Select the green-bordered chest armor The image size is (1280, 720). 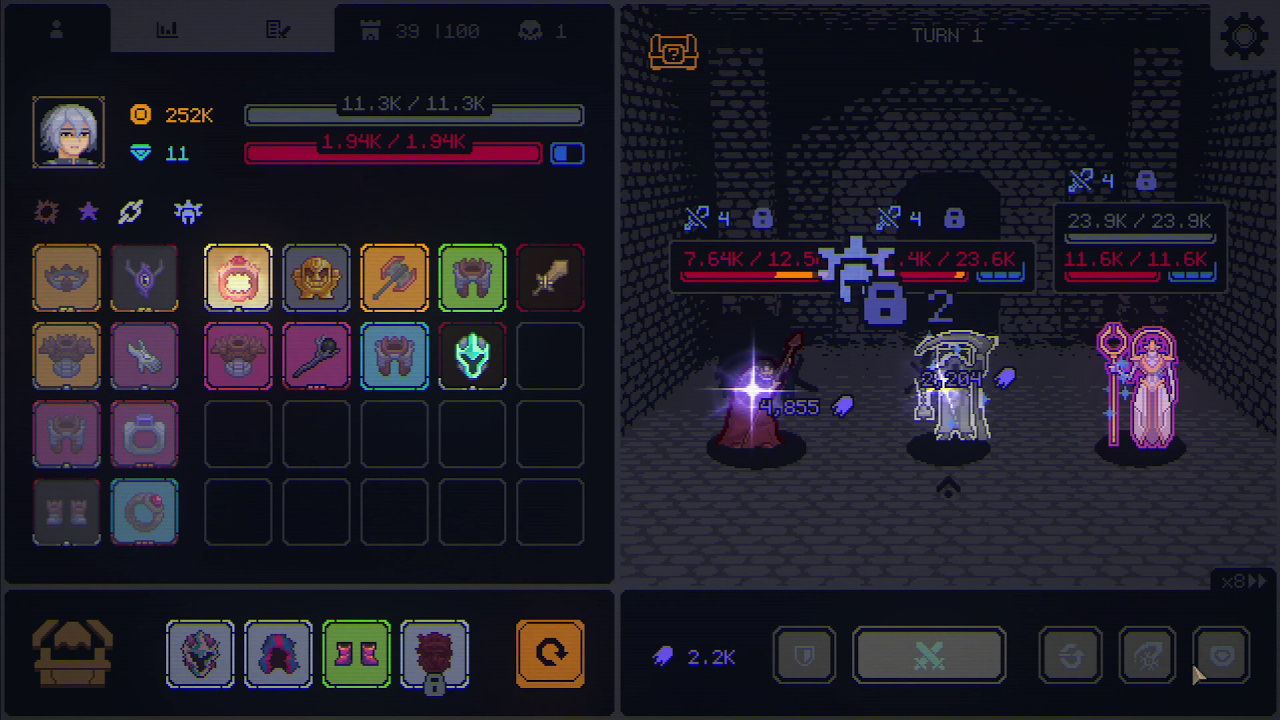pyautogui.click(x=472, y=278)
